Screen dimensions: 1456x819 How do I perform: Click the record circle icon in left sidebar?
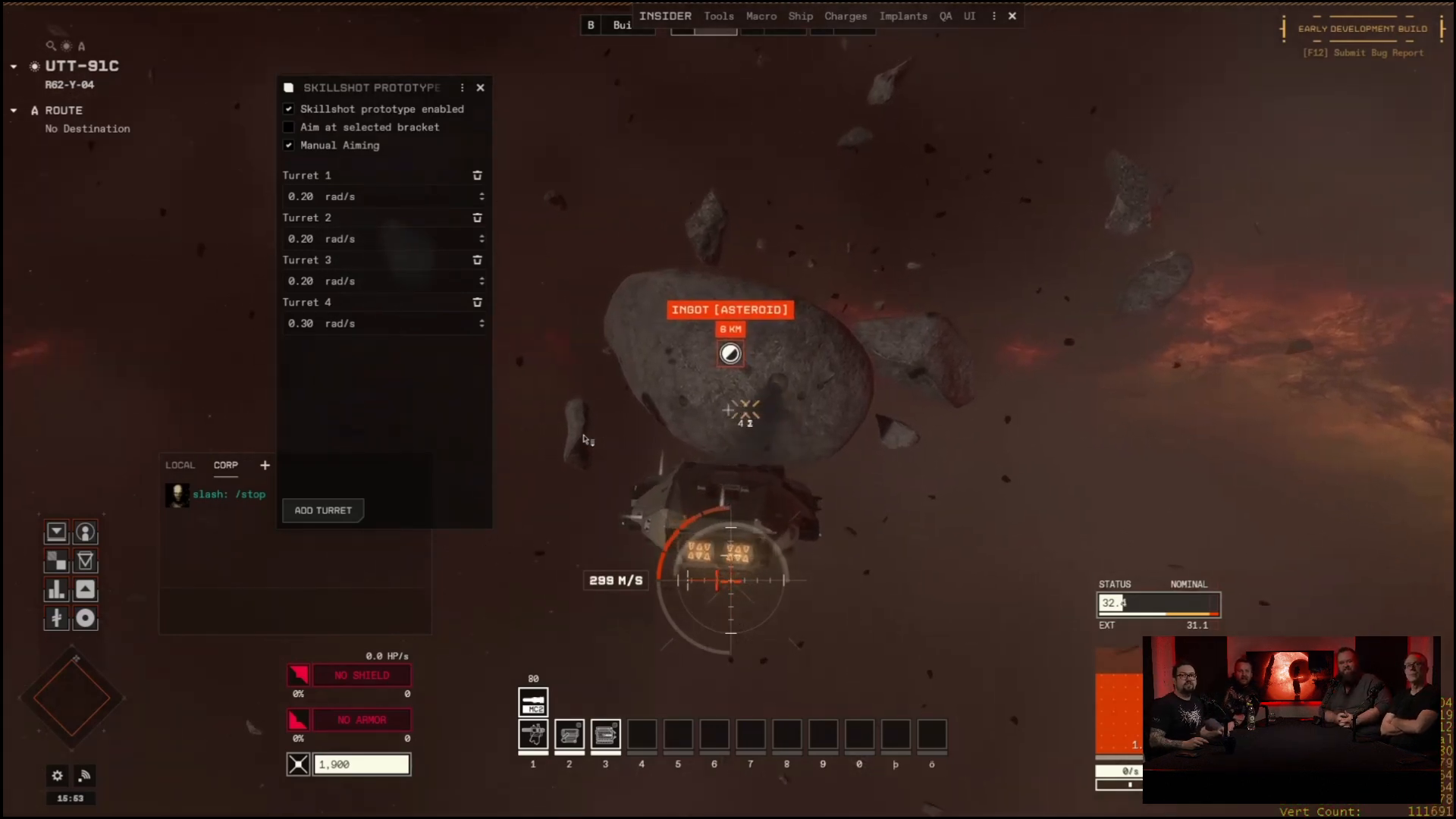[85, 617]
